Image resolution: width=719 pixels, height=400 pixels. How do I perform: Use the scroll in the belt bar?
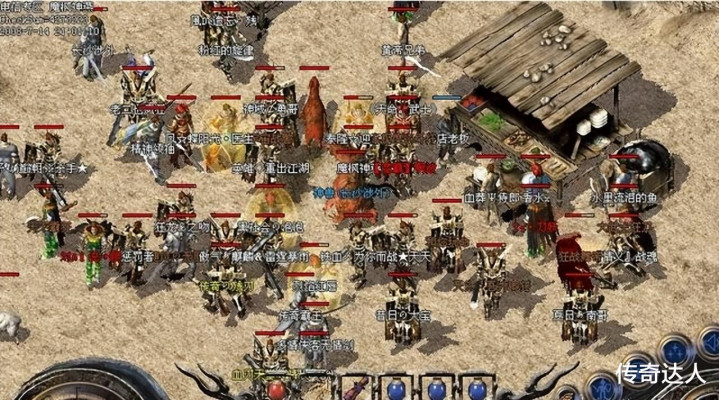pos(356,388)
